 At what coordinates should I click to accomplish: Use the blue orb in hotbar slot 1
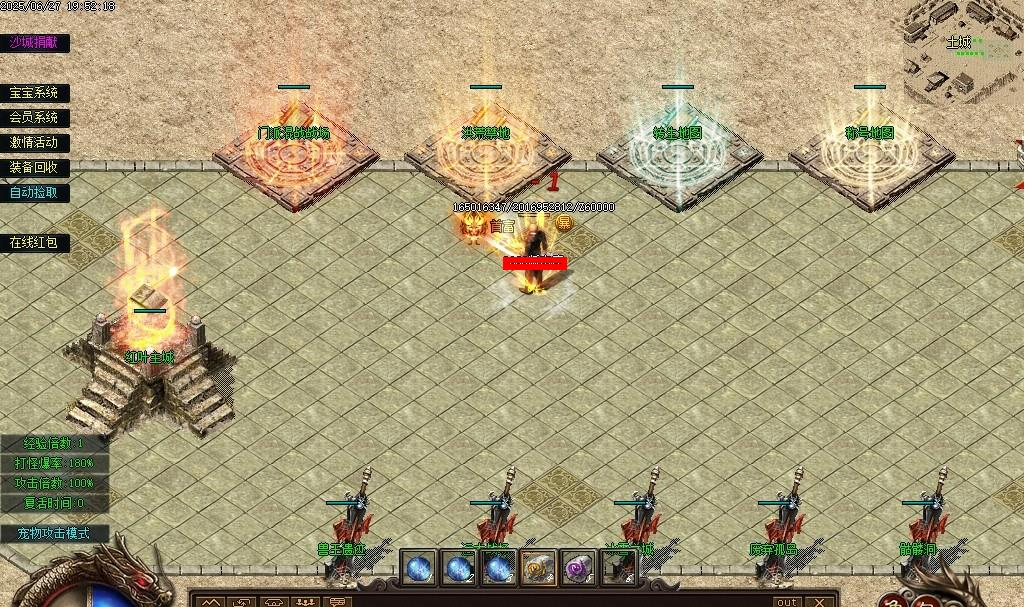[x=418, y=568]
